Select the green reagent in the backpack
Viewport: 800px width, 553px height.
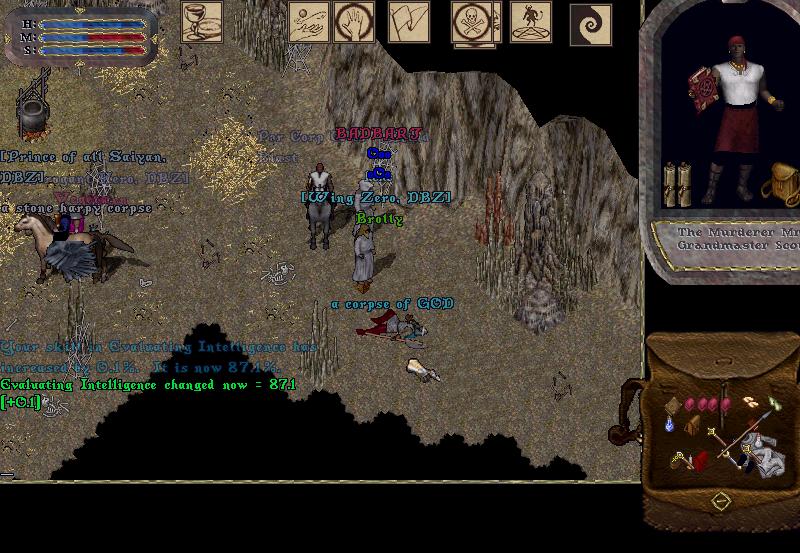775,403
